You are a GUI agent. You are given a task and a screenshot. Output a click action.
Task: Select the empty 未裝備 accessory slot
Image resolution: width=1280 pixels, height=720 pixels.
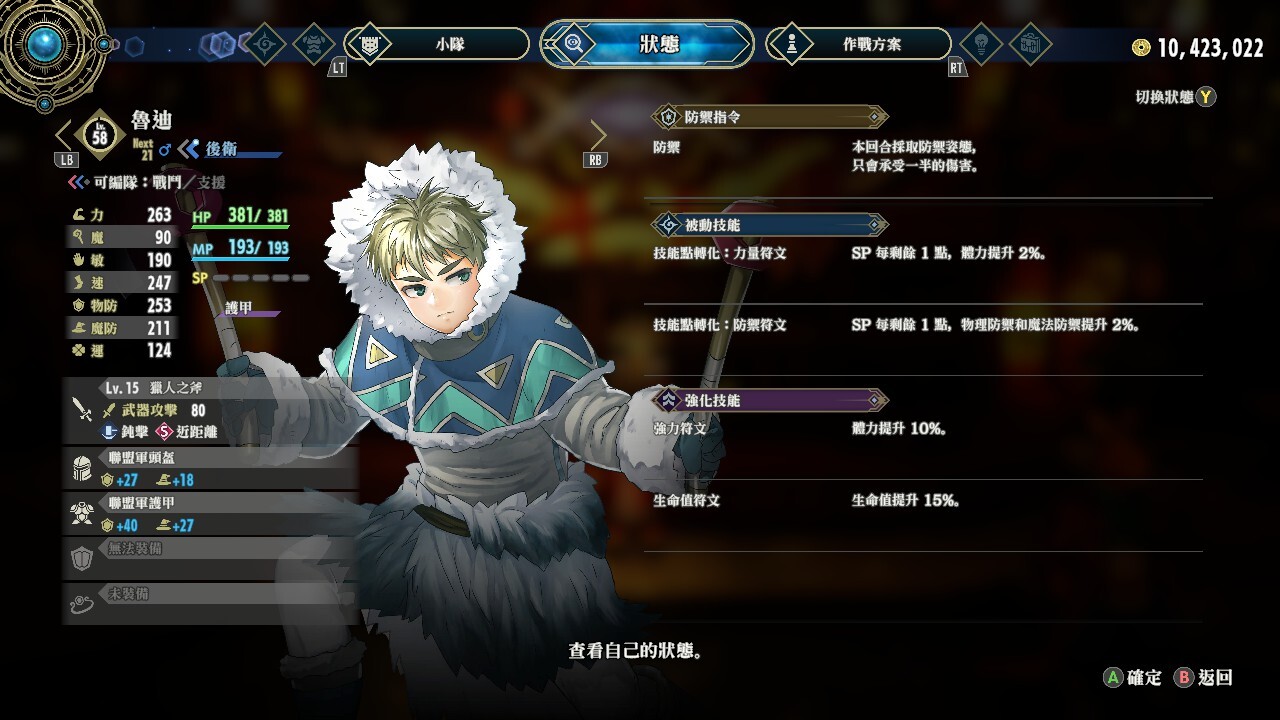(x=210, y=603)
